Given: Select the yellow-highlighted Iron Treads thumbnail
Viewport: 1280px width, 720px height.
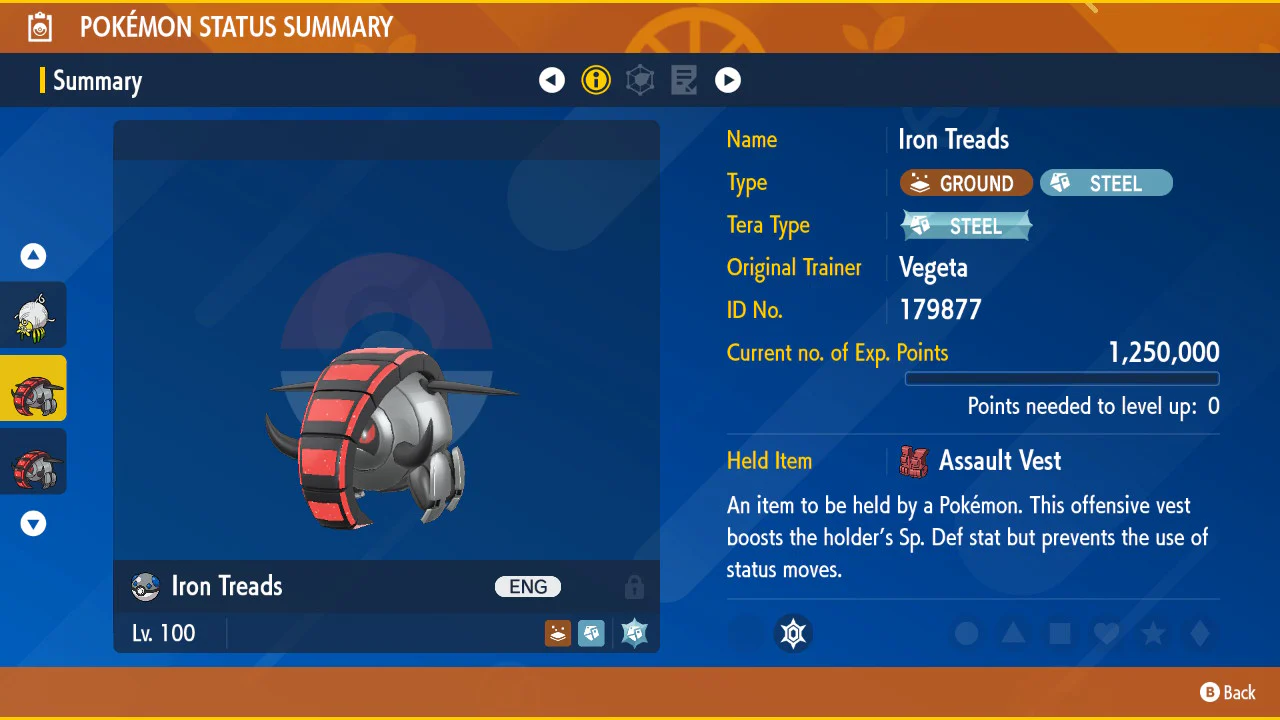Looking at the screenshot, I should click(x=34, y=388).
